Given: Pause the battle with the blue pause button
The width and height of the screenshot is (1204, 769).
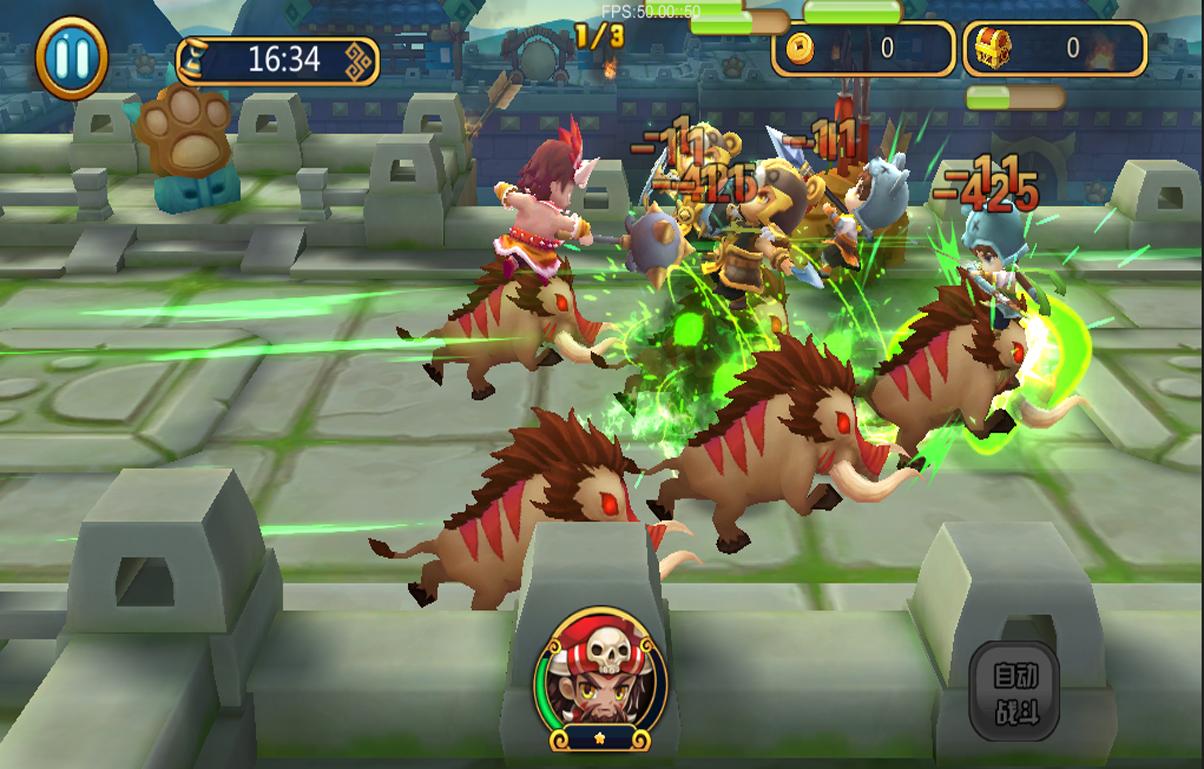Looking at the screenshot, I should pyautogui.click(x=72, y=58).
